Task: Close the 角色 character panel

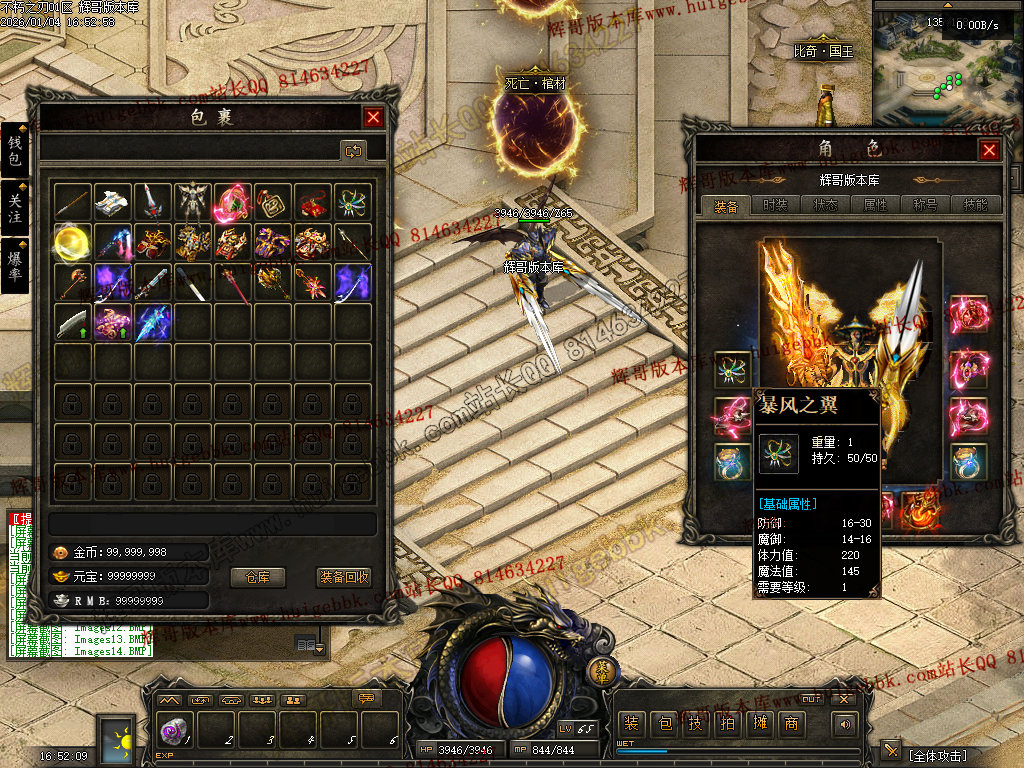Action: coord(989,150)
